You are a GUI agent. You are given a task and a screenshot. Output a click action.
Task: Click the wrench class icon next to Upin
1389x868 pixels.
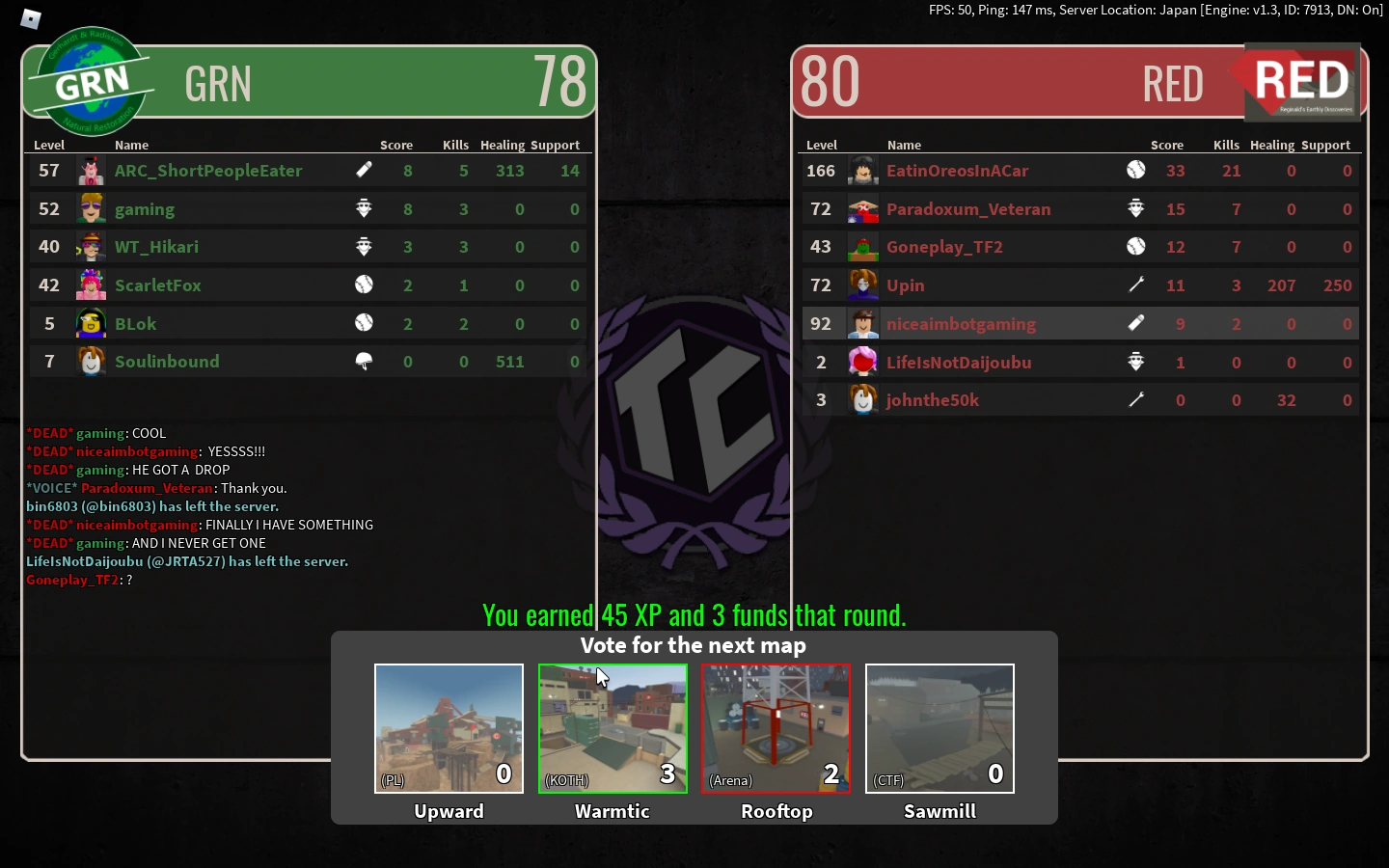1136,285
